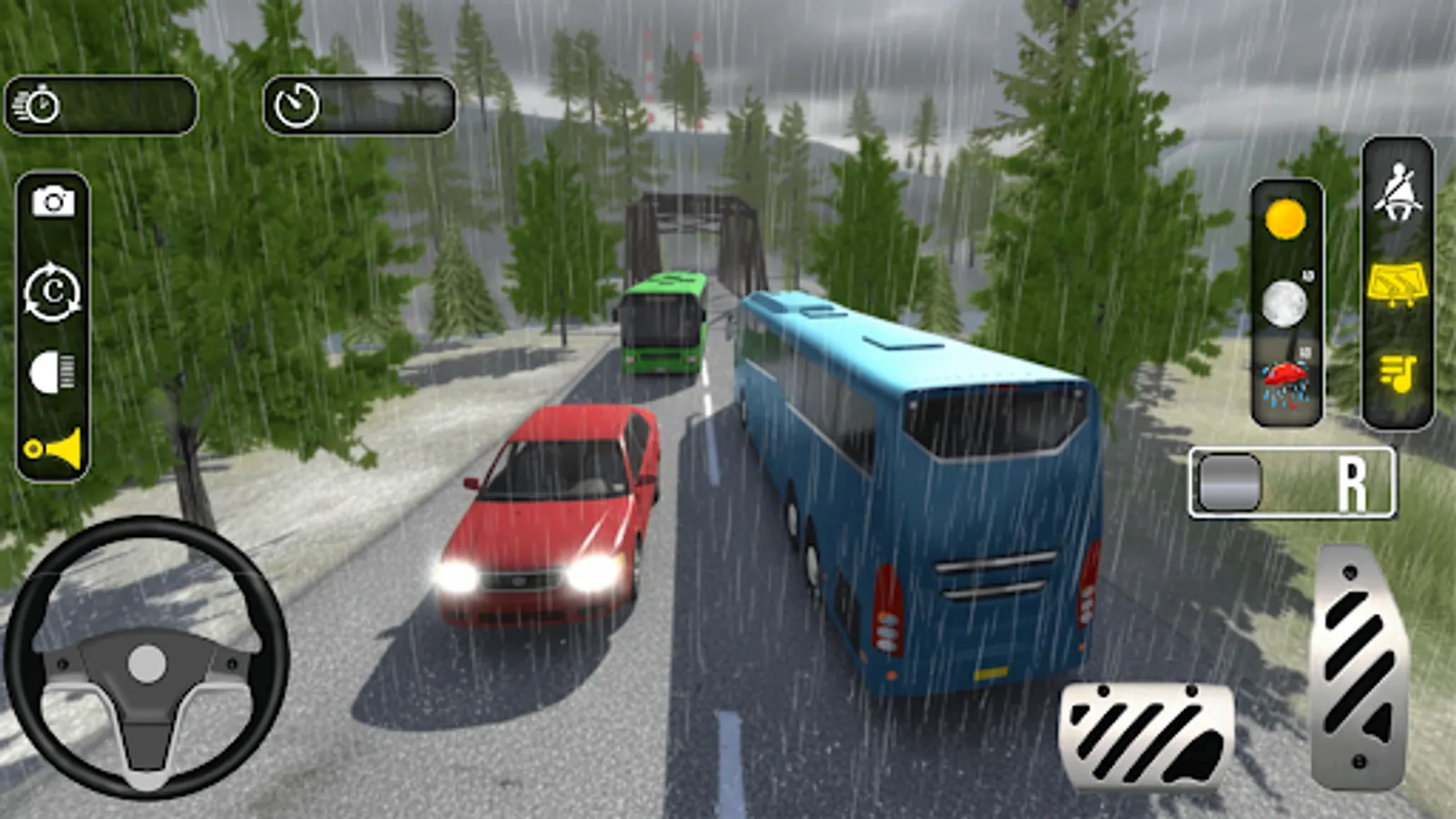
Task: Change camera view with the camera icon
Action: point(52,199)
